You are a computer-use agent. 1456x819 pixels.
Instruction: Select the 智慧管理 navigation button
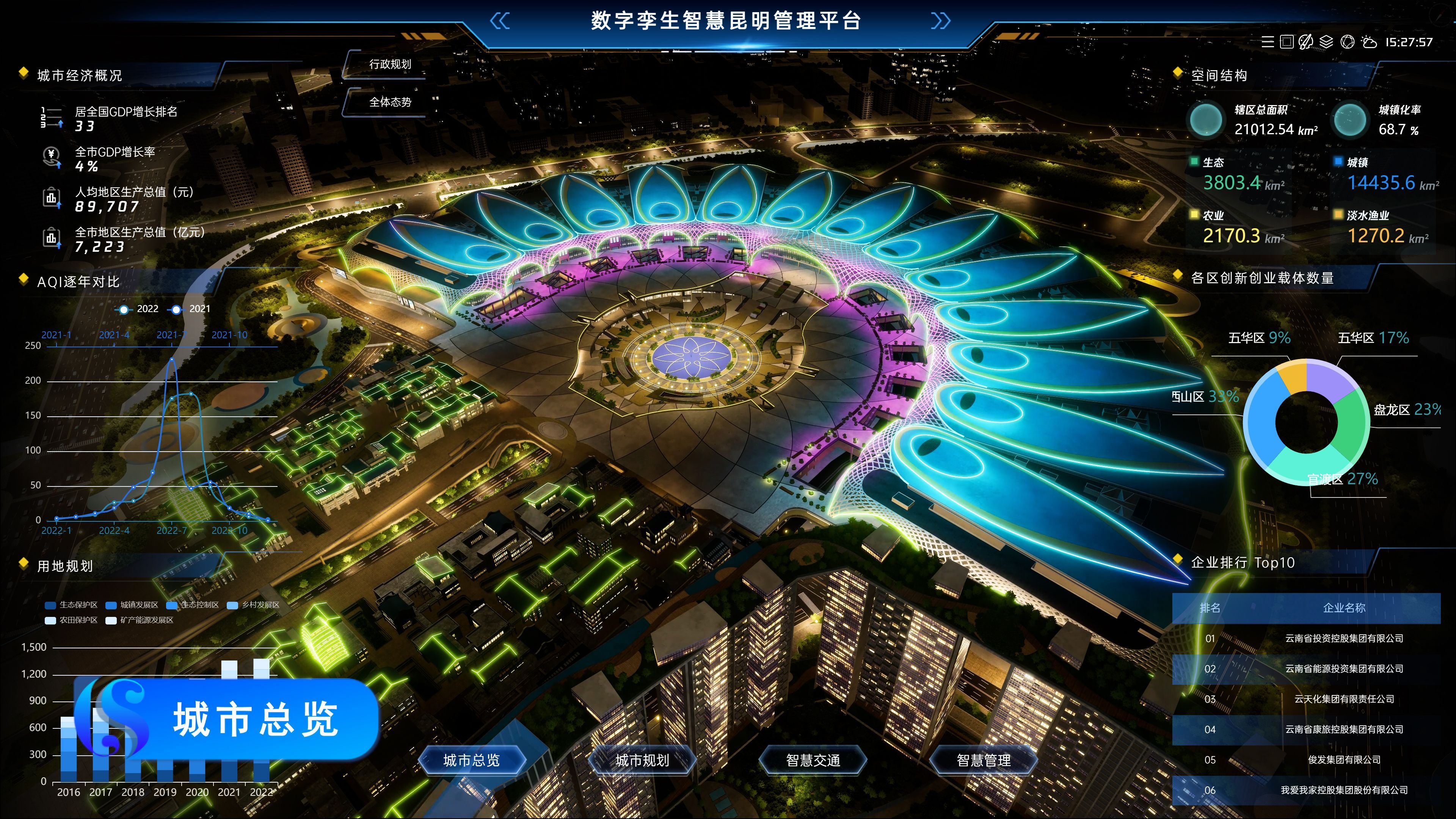coord(984,760)
